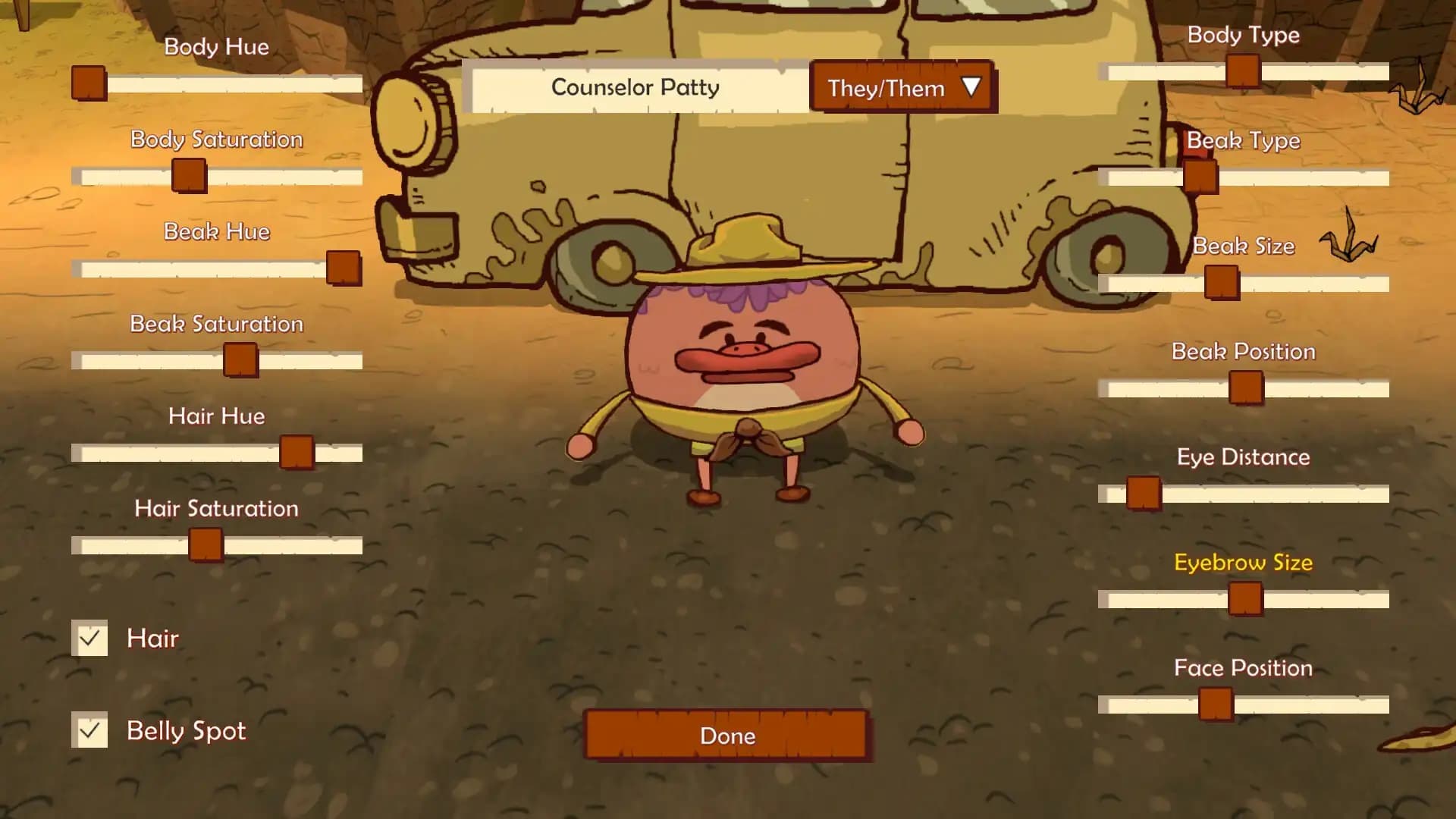The image size is (1456, 819).
Task: Click the Body Hue slider handle
Action: click(89, 83)
